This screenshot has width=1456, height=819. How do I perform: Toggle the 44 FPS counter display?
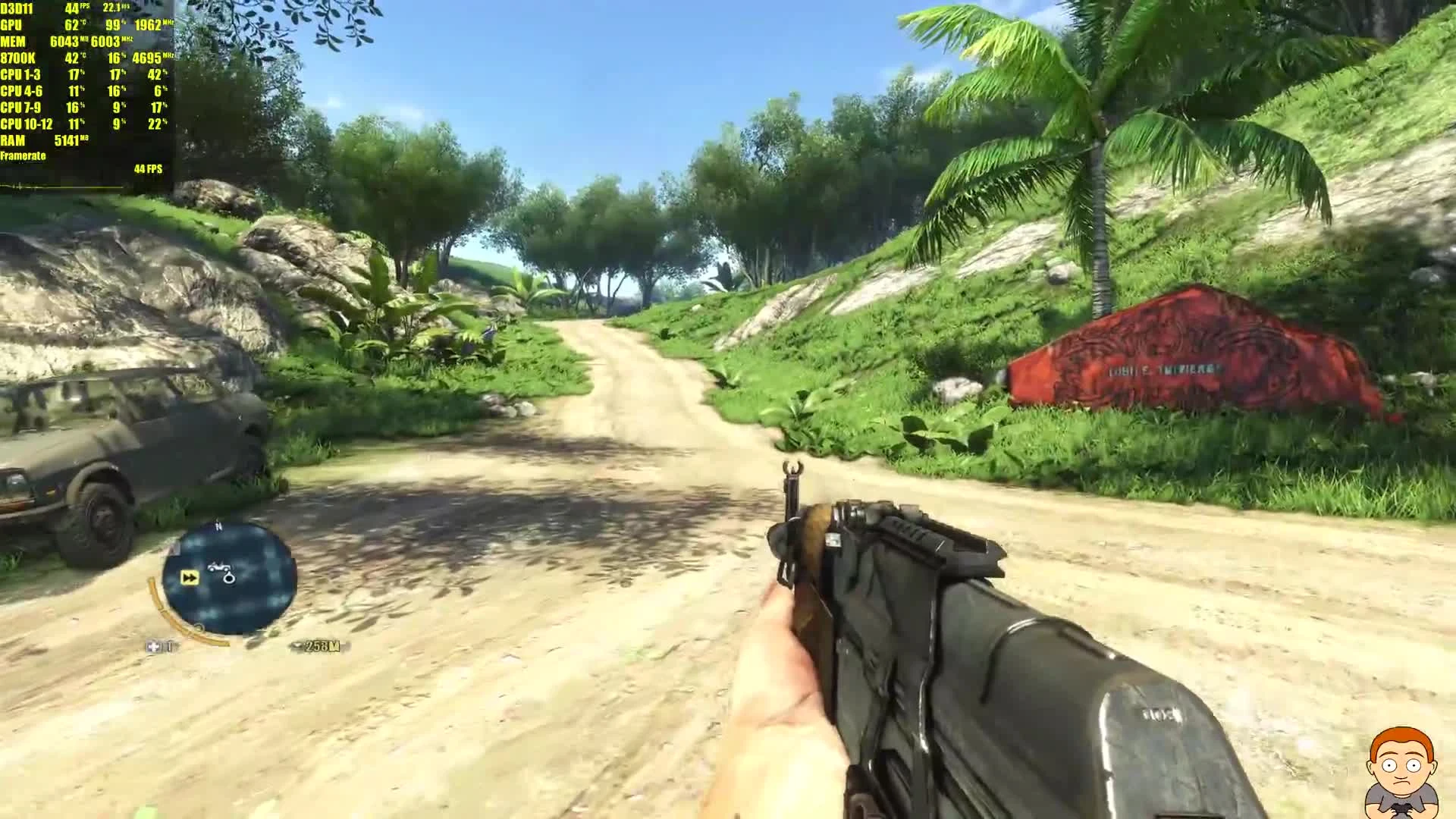(147, 168)
